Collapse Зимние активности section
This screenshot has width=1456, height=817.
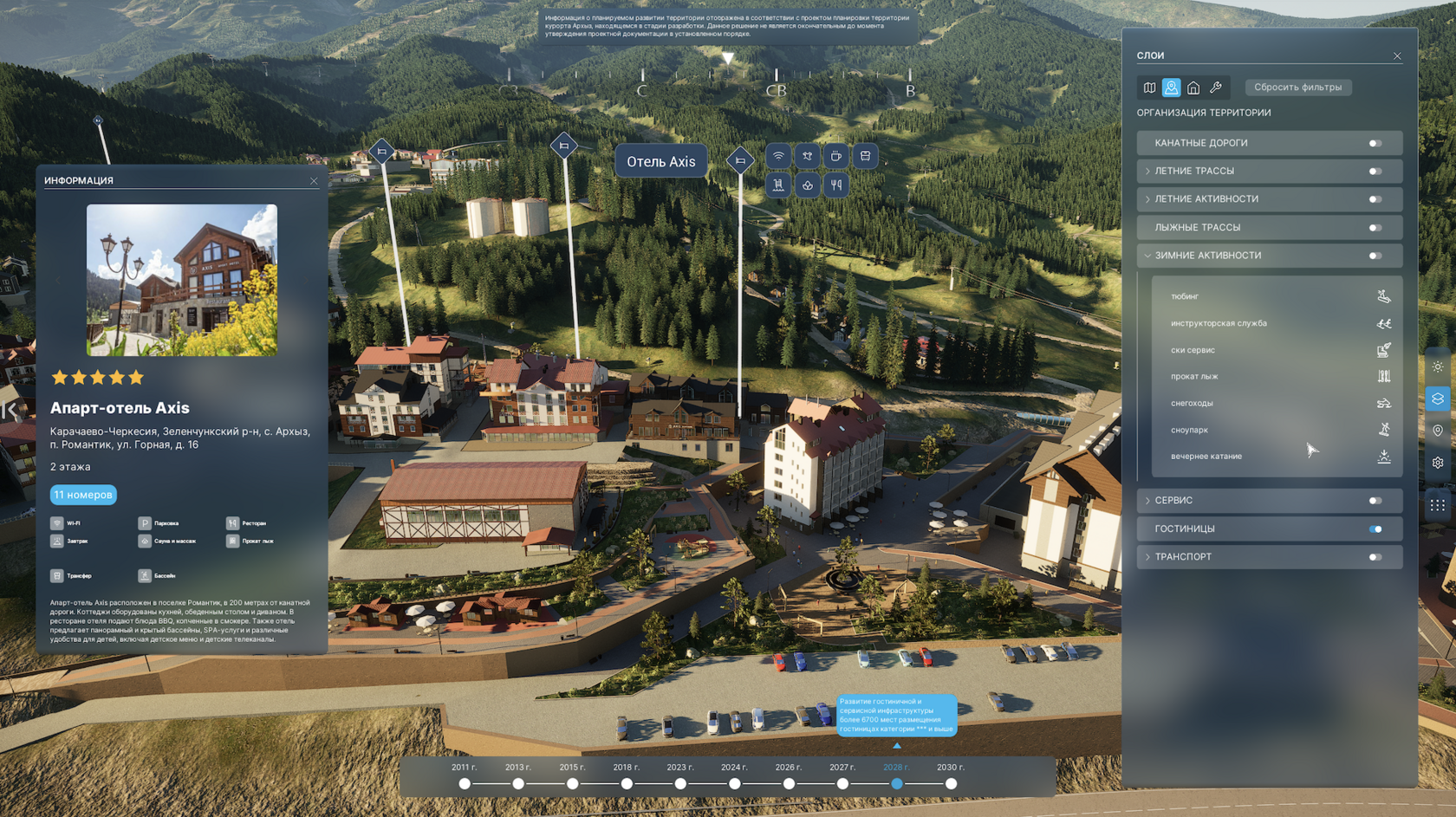1148,256
